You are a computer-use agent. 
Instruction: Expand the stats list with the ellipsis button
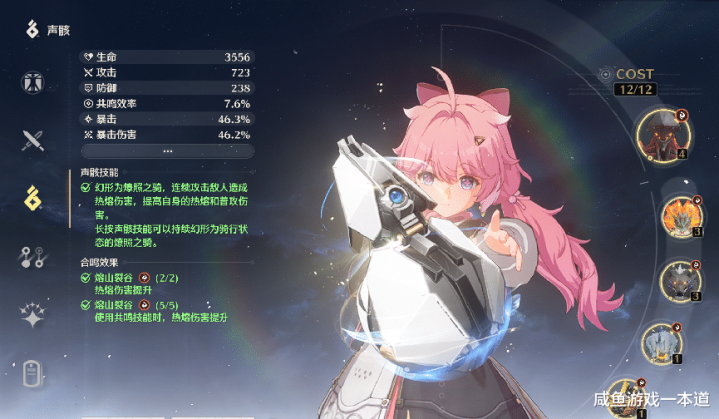click(x=166, y=150)
